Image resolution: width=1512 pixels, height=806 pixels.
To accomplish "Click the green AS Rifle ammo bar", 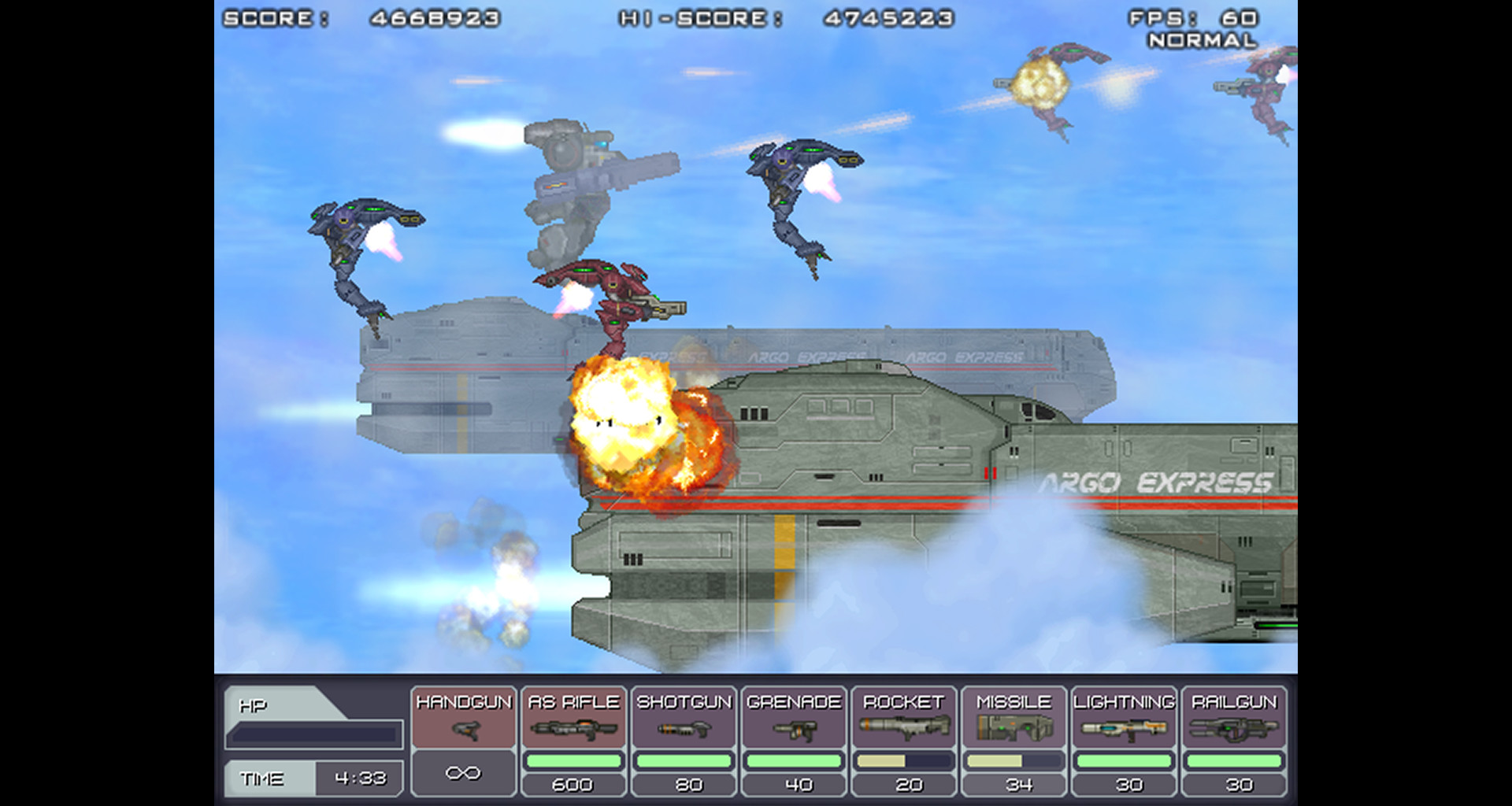I will (573, 760).
